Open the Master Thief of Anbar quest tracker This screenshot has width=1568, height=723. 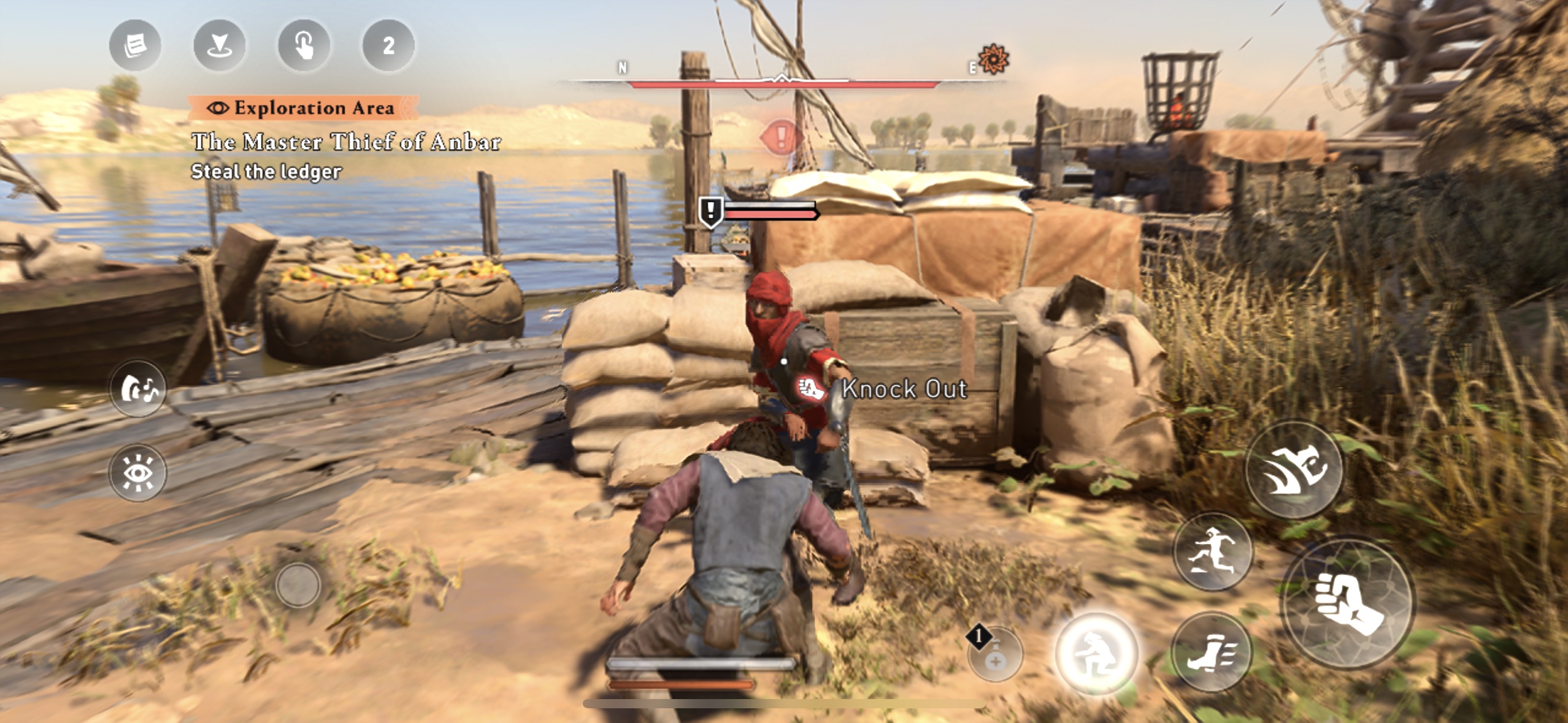[x=346, y=142]
